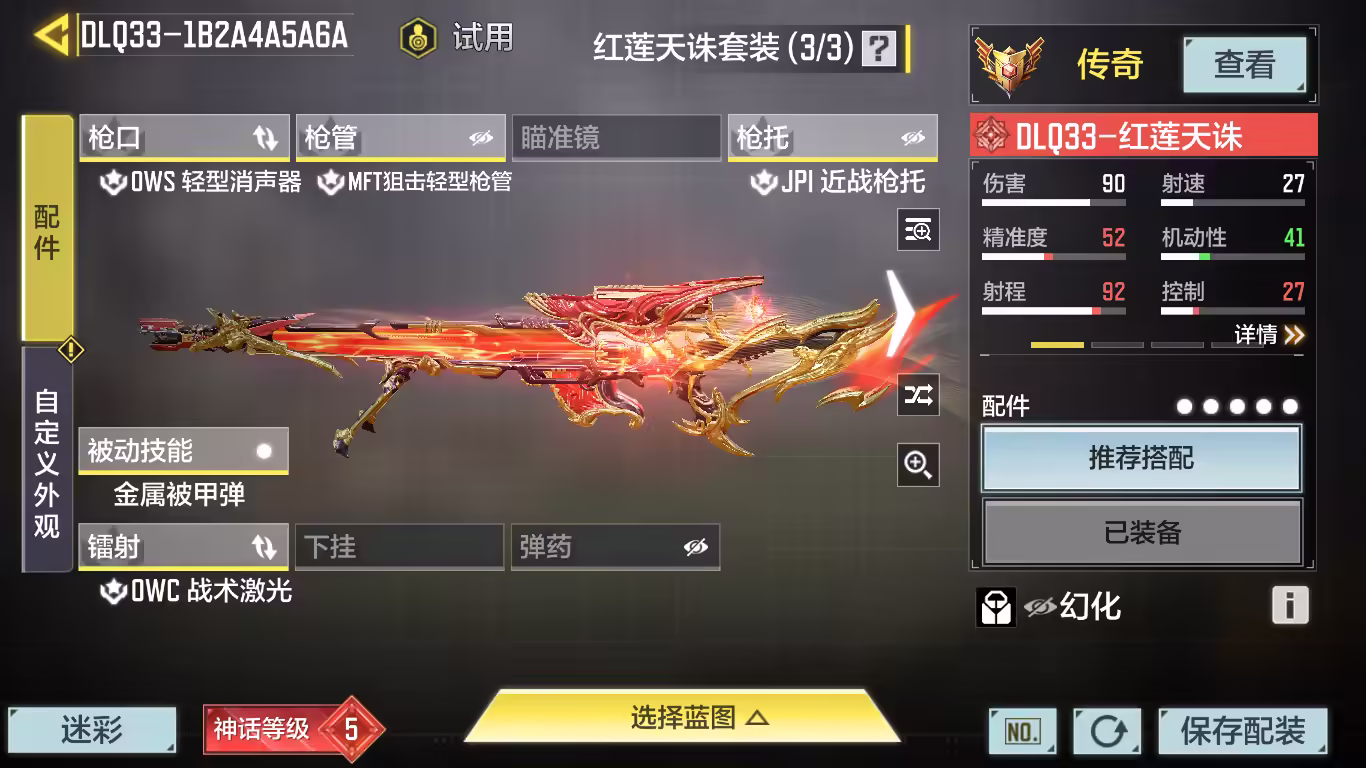Open the 镭射 laser attachment slot
The image size is (1366, 768).
pyautogui.click(x=183, y=546)
